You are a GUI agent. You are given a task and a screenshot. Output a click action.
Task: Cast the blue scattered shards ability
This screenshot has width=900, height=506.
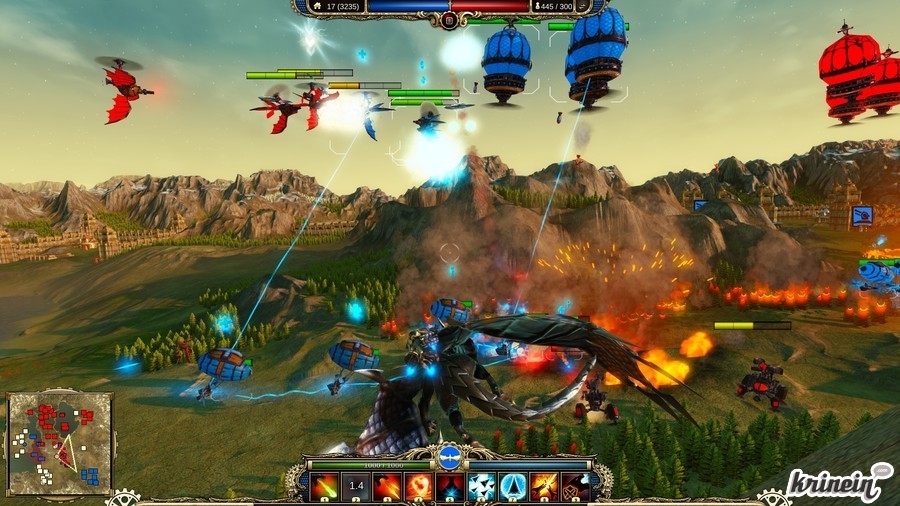[x=482, y=487]
